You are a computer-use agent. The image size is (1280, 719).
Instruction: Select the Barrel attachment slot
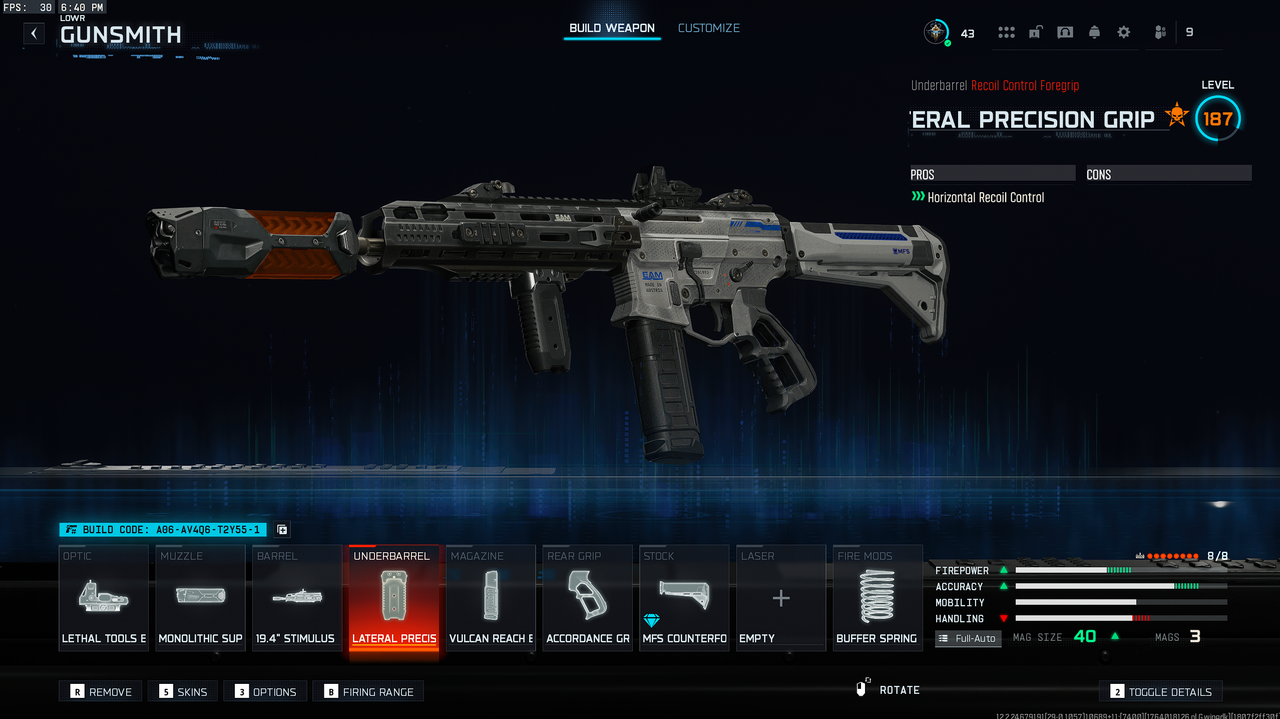(x=296, y=598)
